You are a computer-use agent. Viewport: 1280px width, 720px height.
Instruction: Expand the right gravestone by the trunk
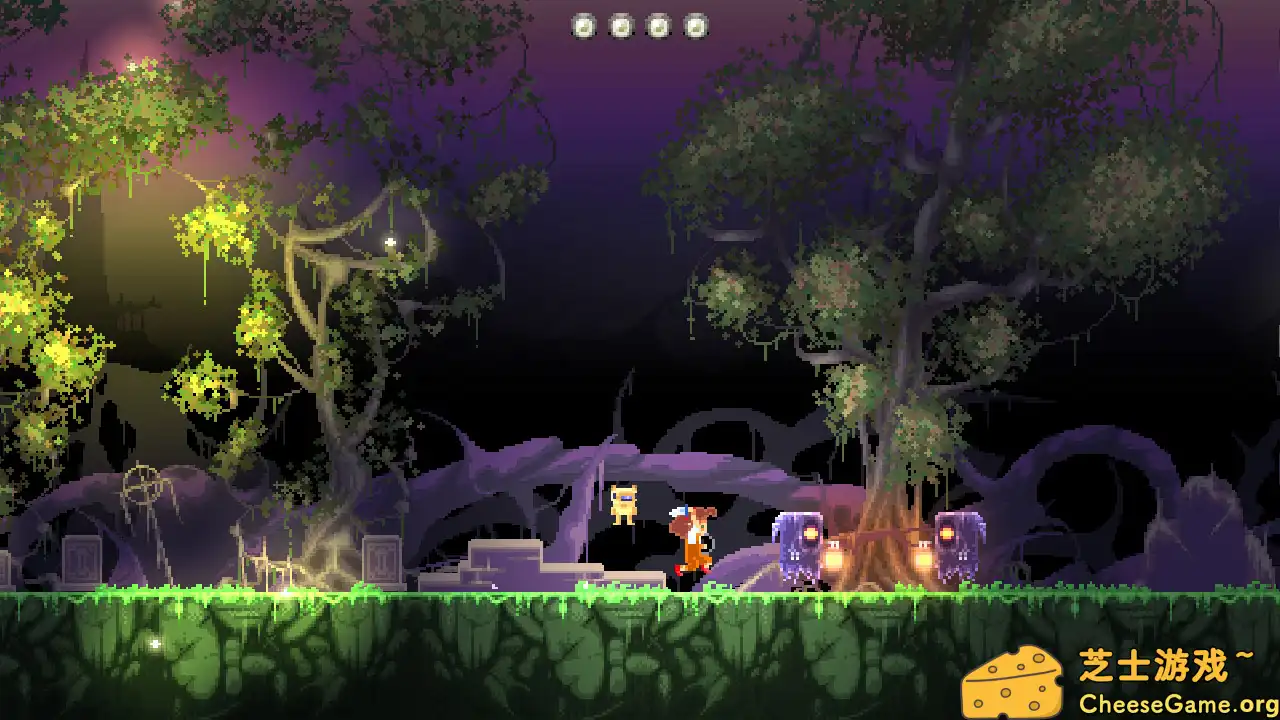coord(381,560)
